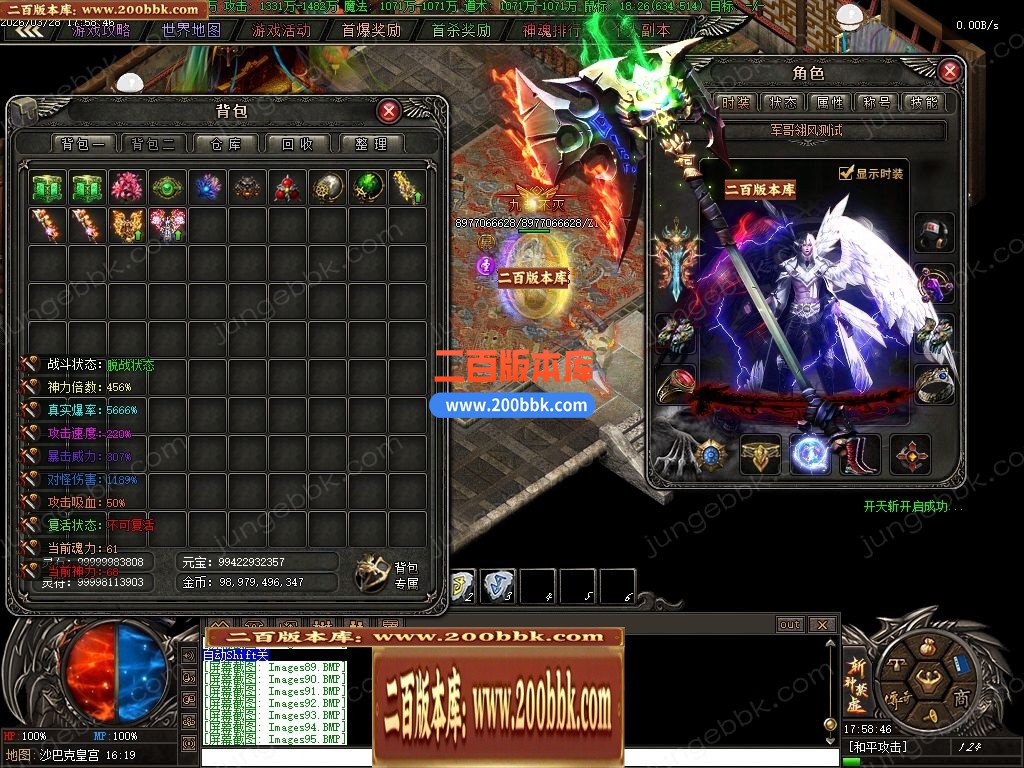Toggle the 显示时装 checkbox
1024x768 pixels.
(846, 173)
